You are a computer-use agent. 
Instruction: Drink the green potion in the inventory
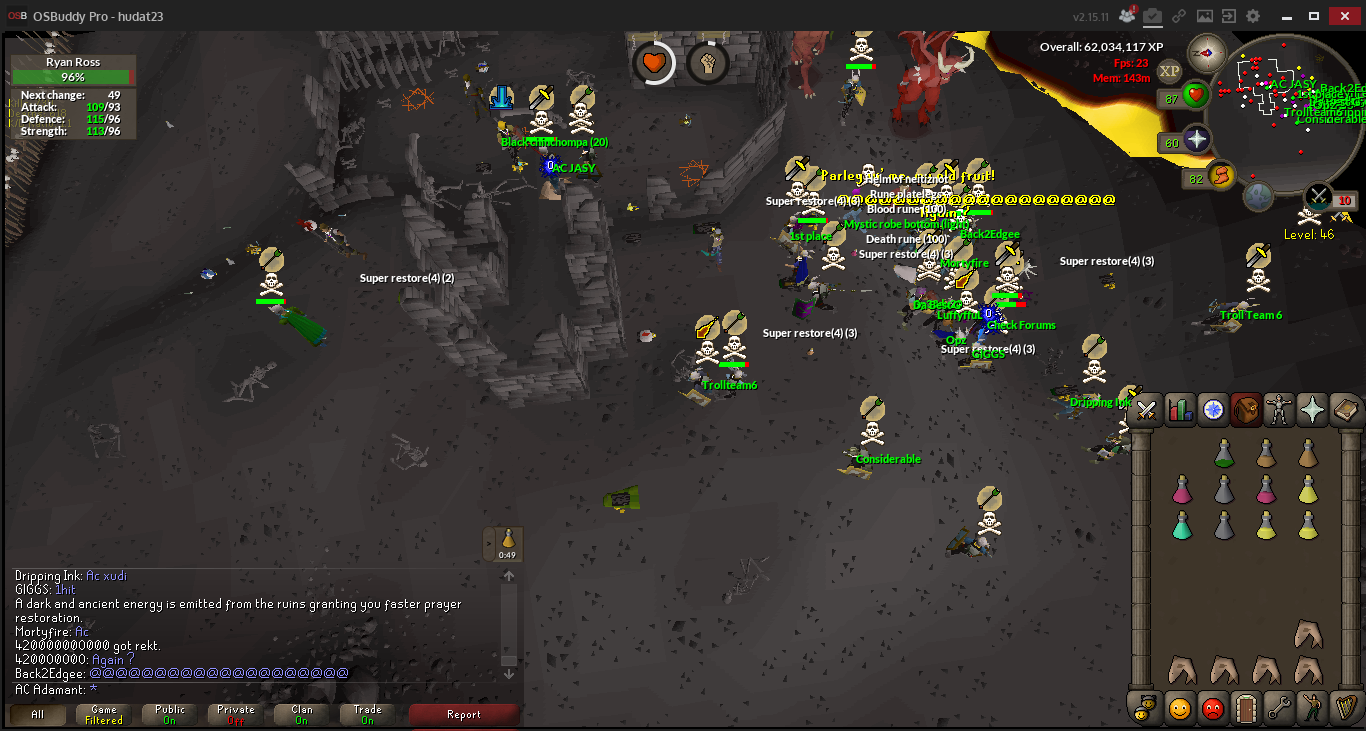coord(1182,524)
